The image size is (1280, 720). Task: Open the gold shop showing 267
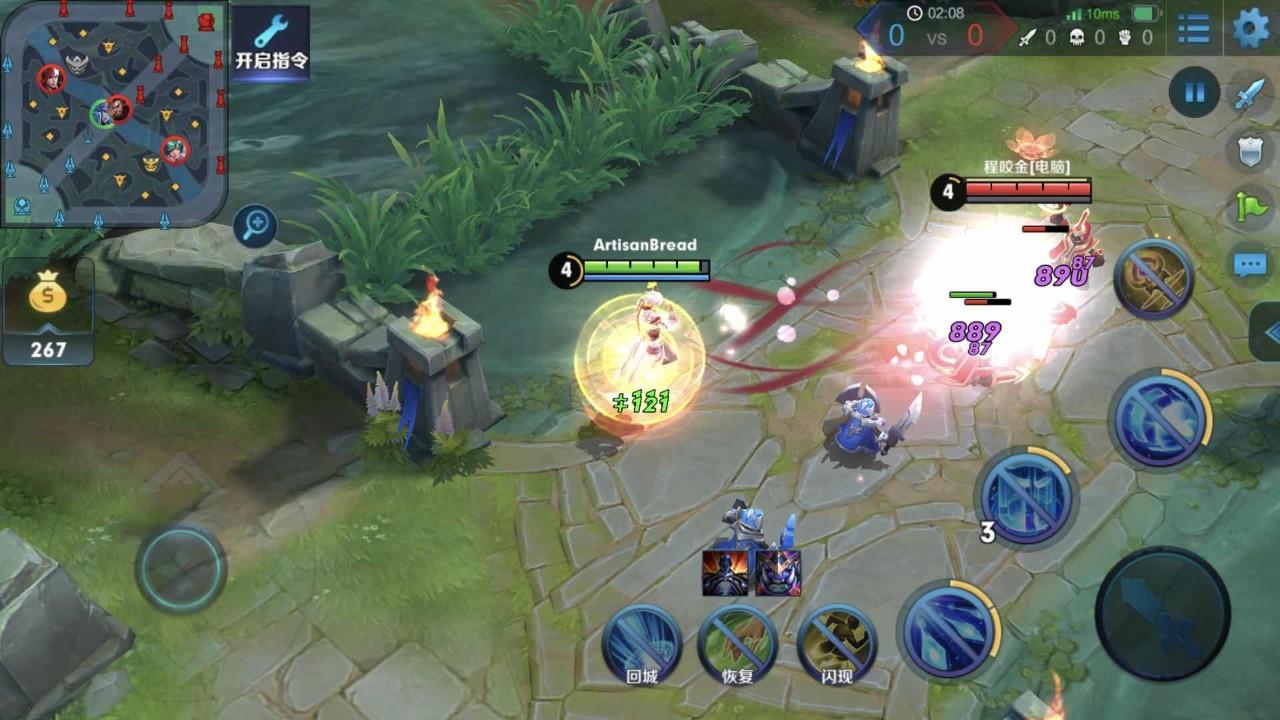(48, 312)
